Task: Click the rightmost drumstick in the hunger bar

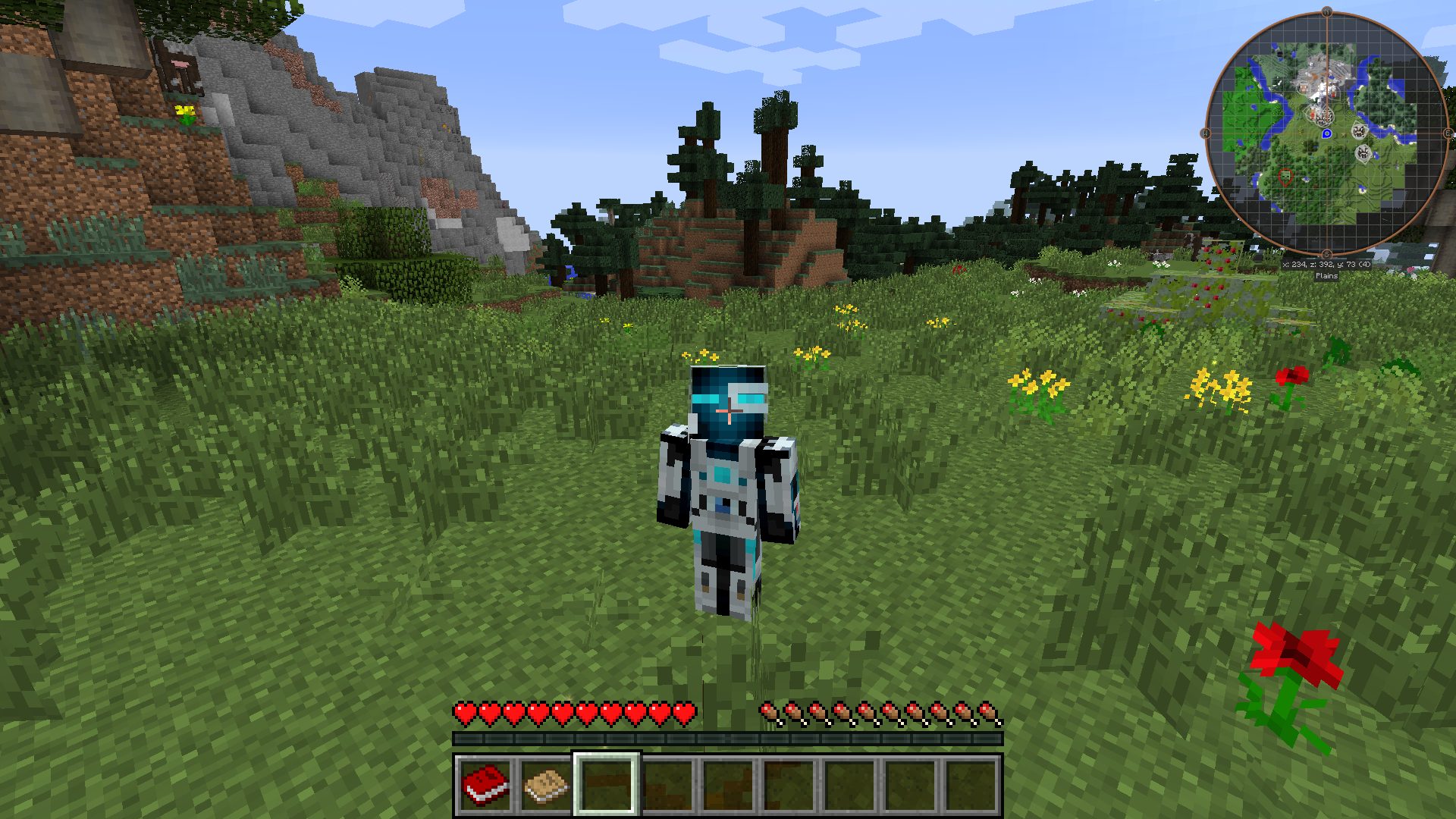Action: (990, 711)
